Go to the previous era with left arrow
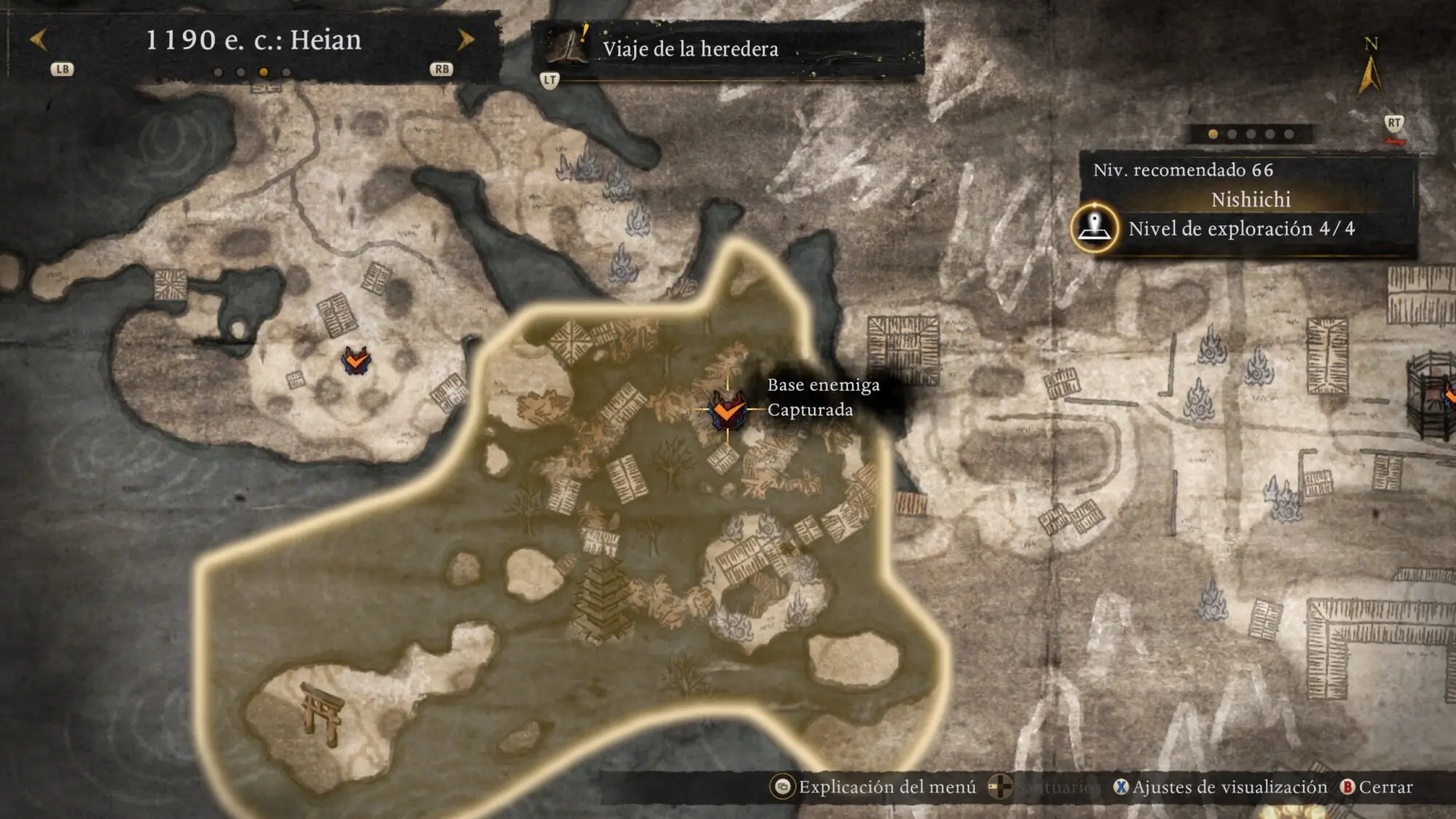Image resolution: width=1456 pixels, height=819 pixels. pyautogui.click(x=39, y=39)
